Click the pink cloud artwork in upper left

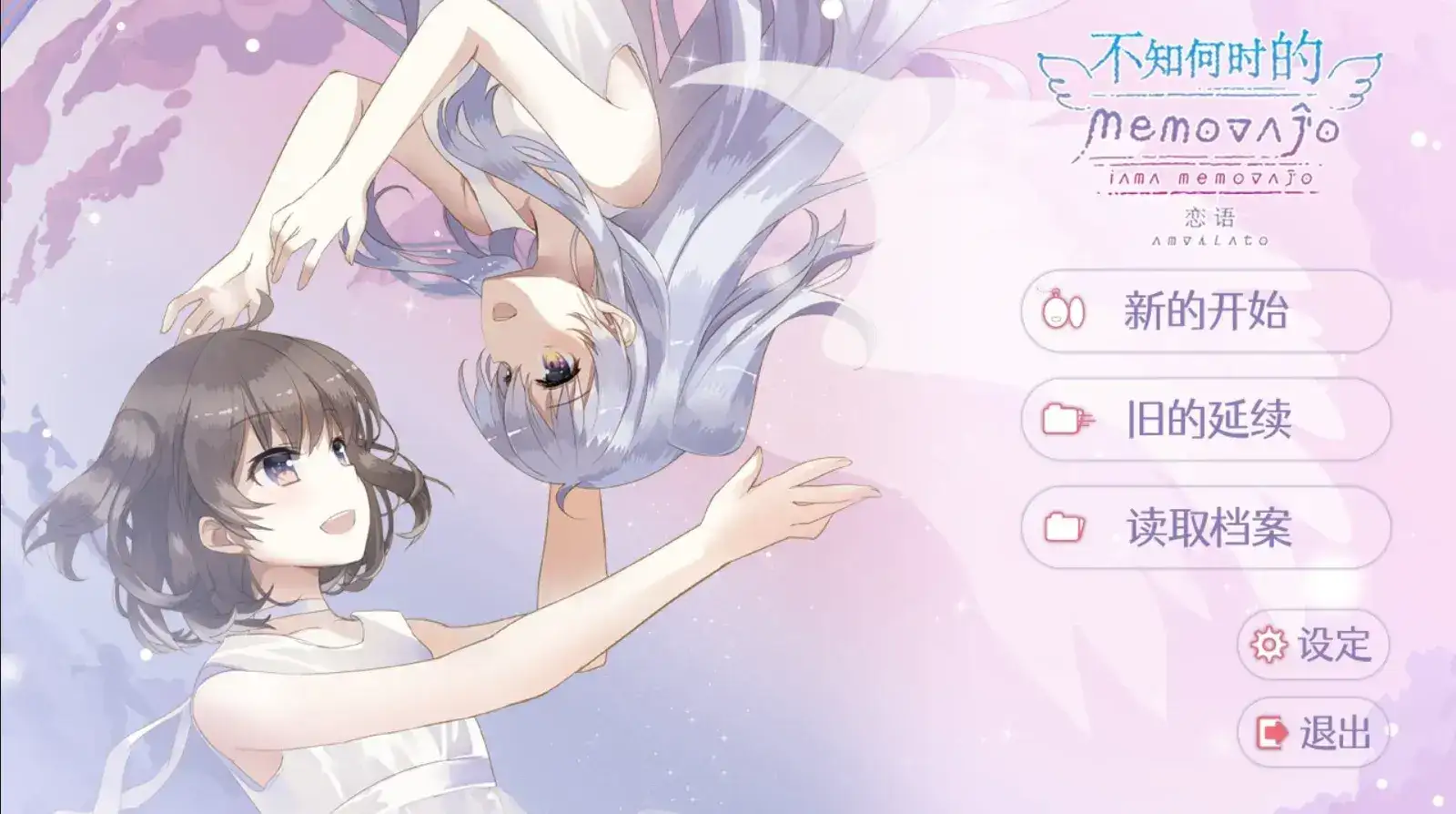(91, 91)
